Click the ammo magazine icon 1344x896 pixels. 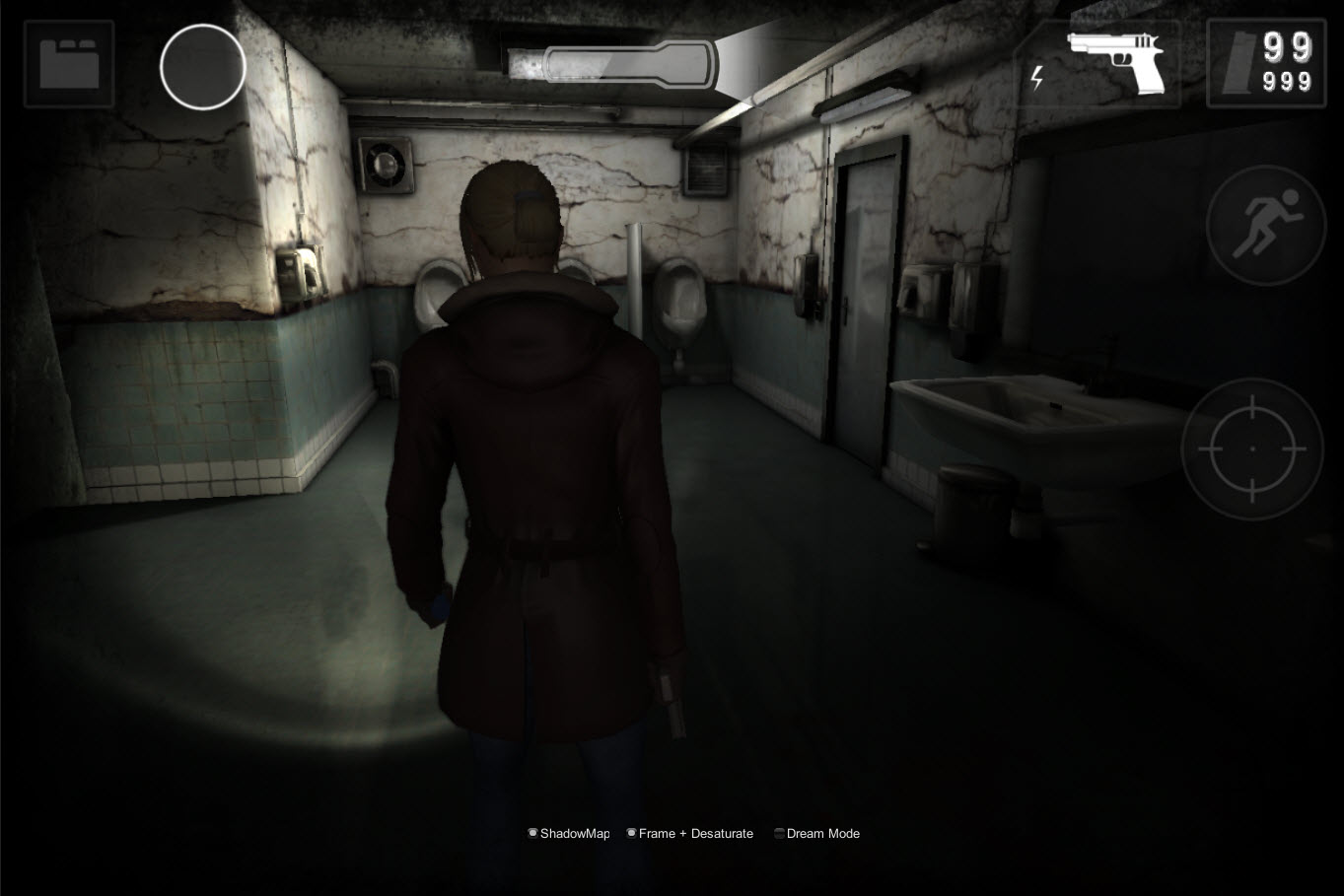pyautogui.click(x=1239, y=64)
